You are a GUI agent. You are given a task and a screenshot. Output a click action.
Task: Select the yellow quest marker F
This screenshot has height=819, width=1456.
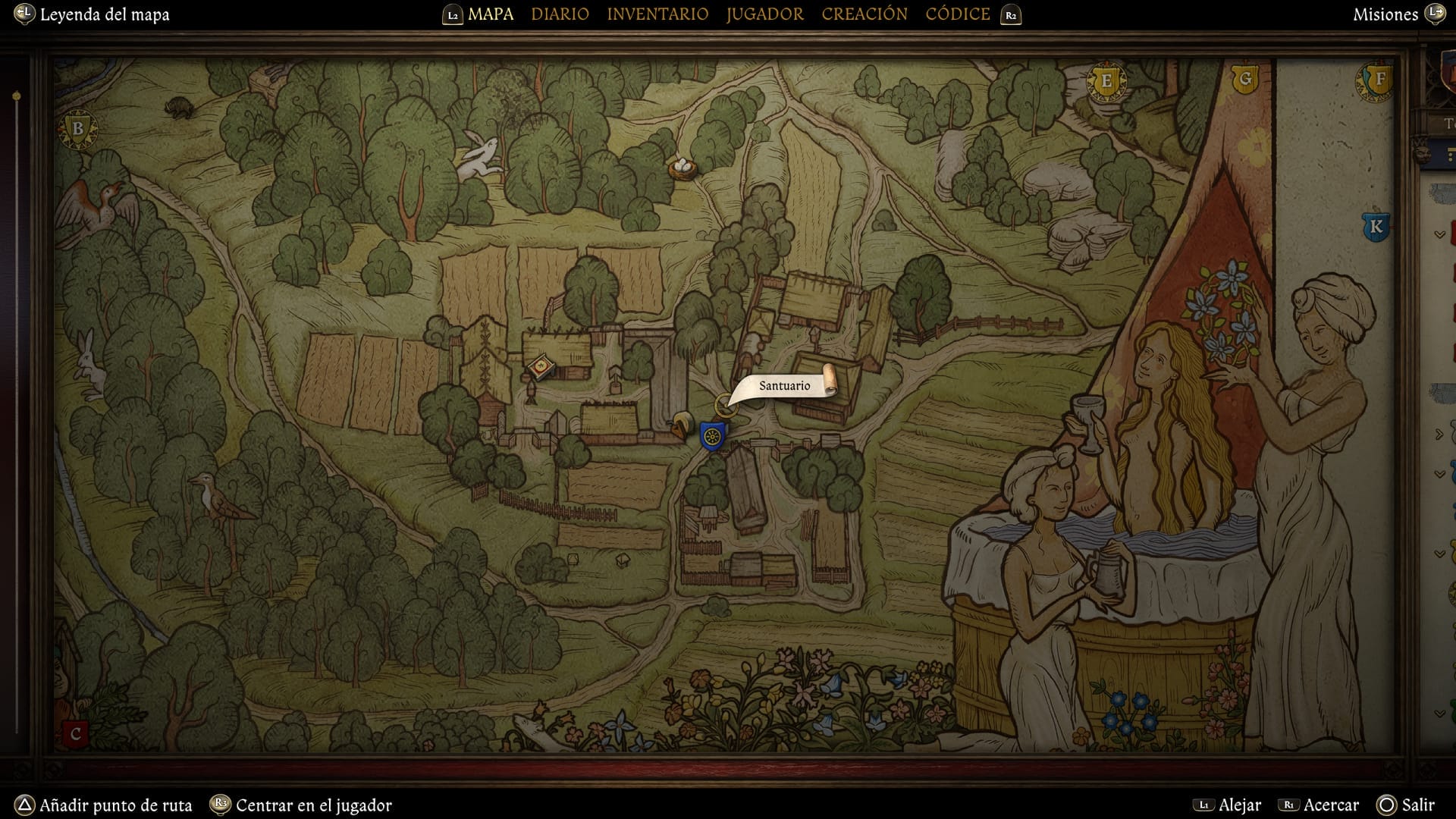point(1379,79)
